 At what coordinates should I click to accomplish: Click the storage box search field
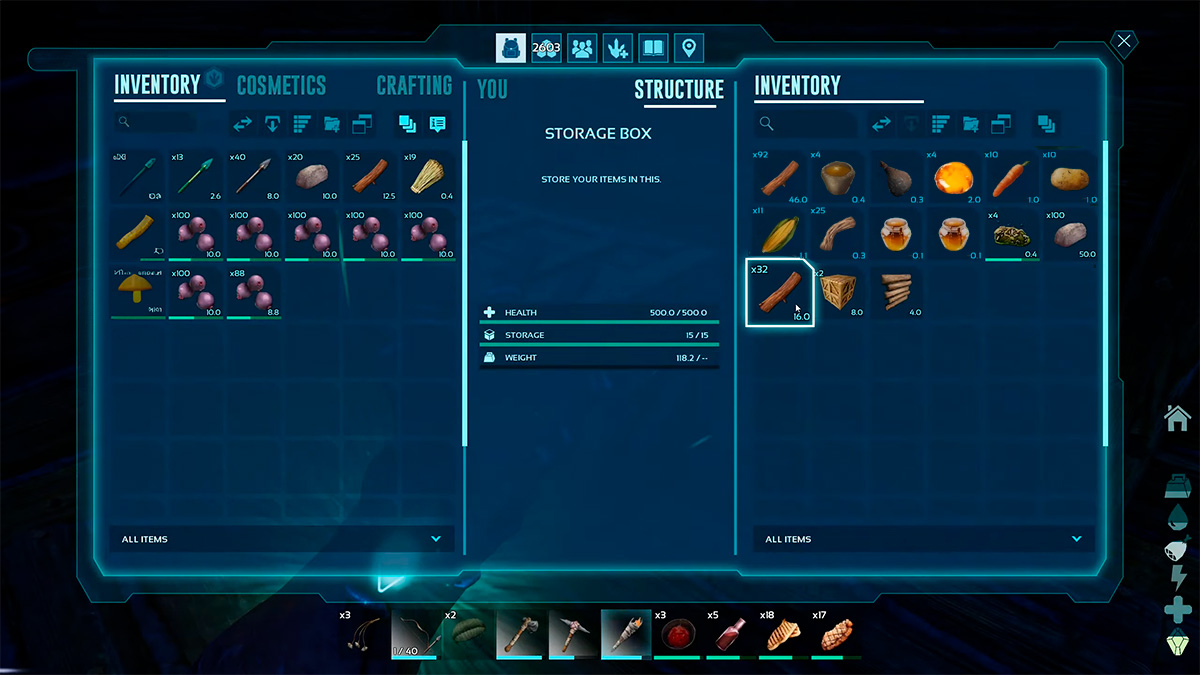tap(806, 124)
